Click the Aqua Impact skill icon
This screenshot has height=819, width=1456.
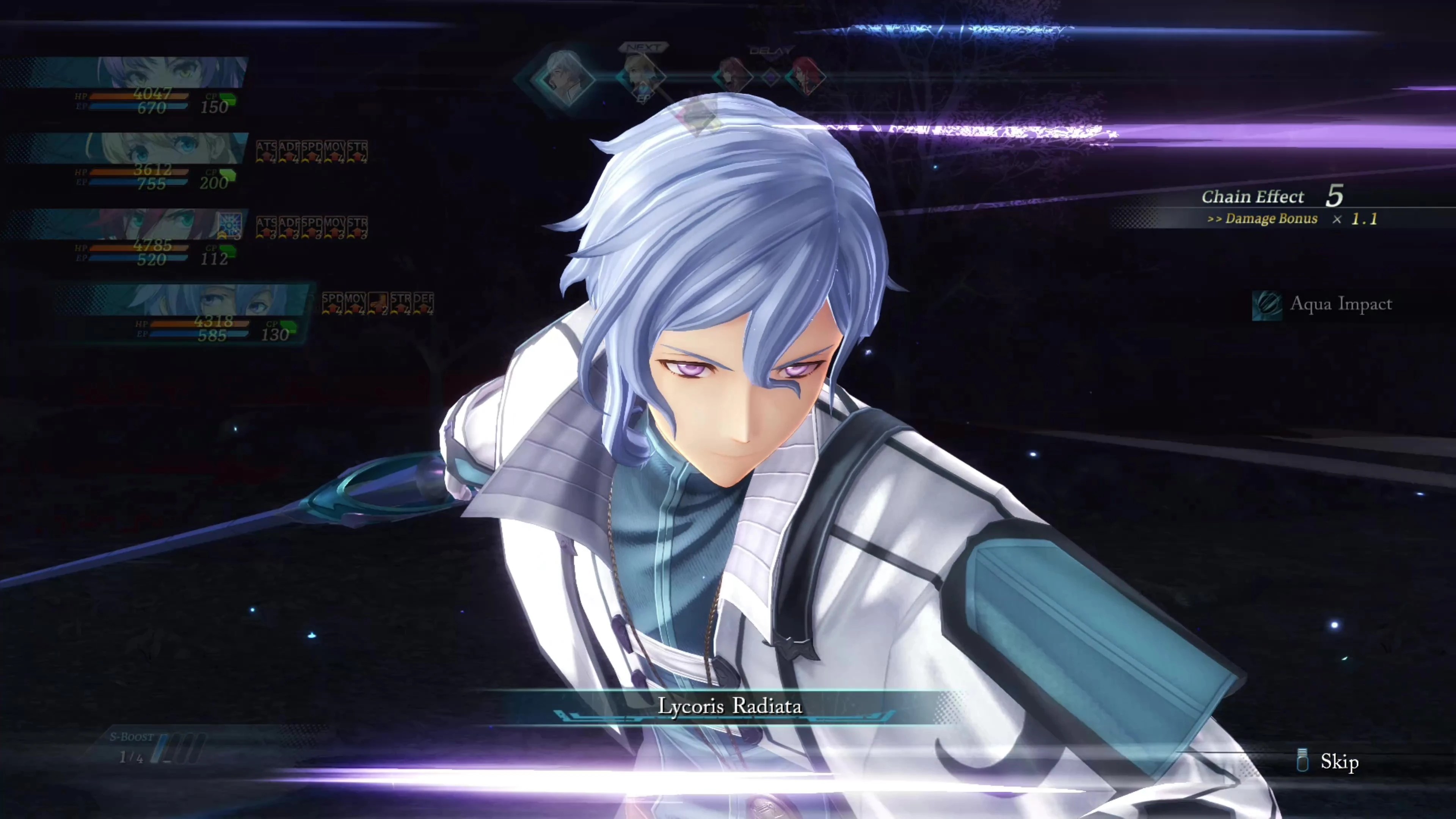pos(1267,305)
